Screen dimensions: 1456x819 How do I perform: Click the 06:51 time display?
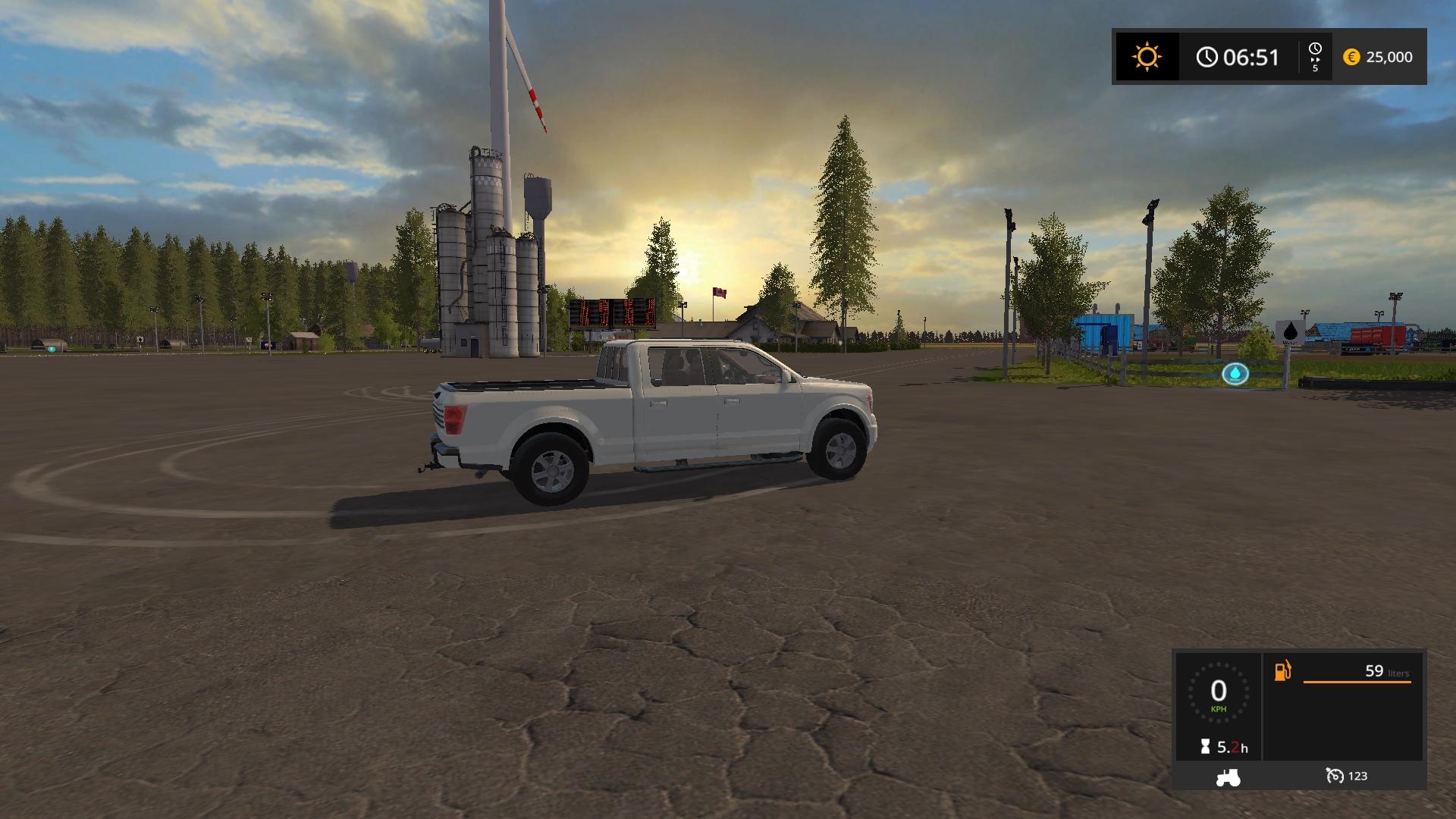(1251, 57)
